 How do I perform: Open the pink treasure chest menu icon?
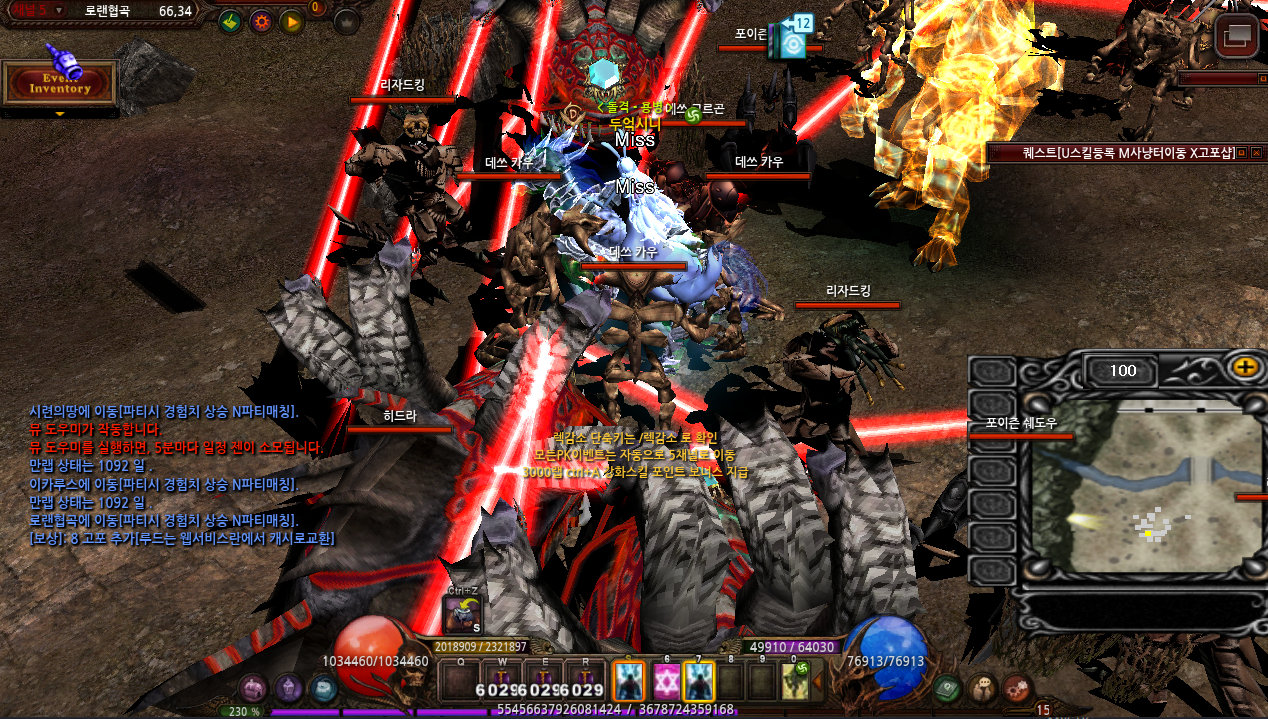(254, 688)
